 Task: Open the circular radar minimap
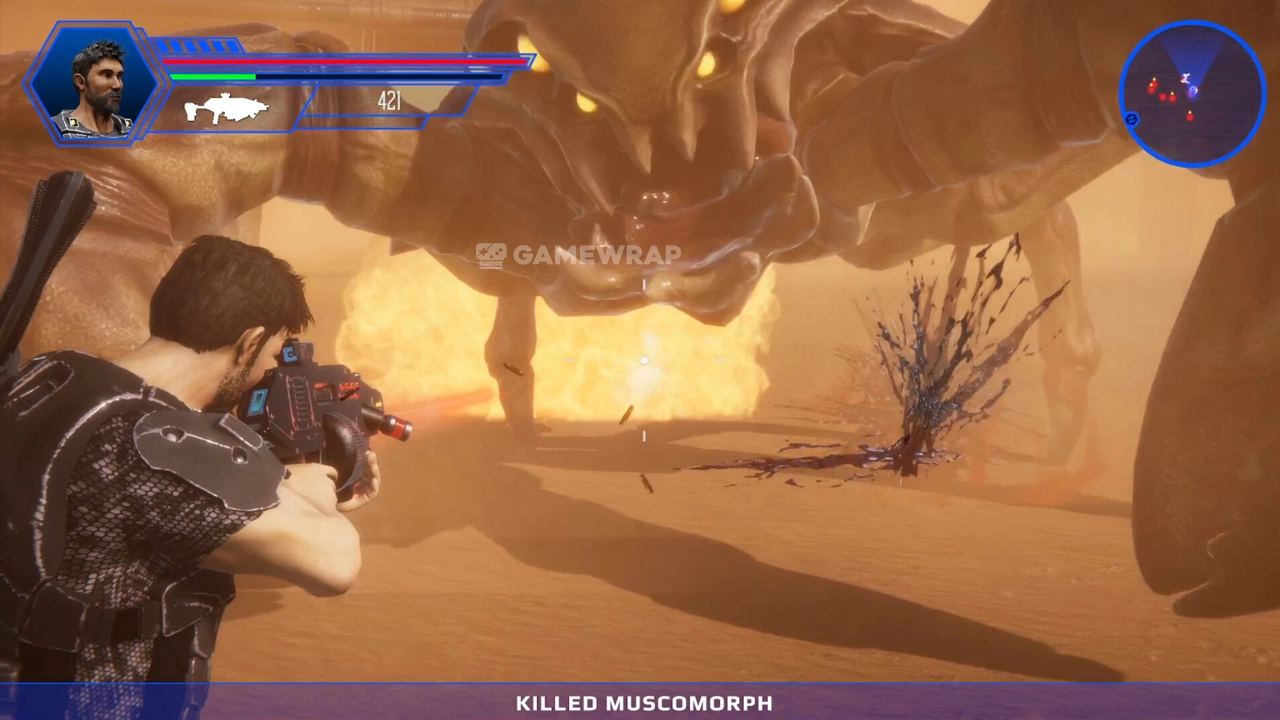[1192, 93]
